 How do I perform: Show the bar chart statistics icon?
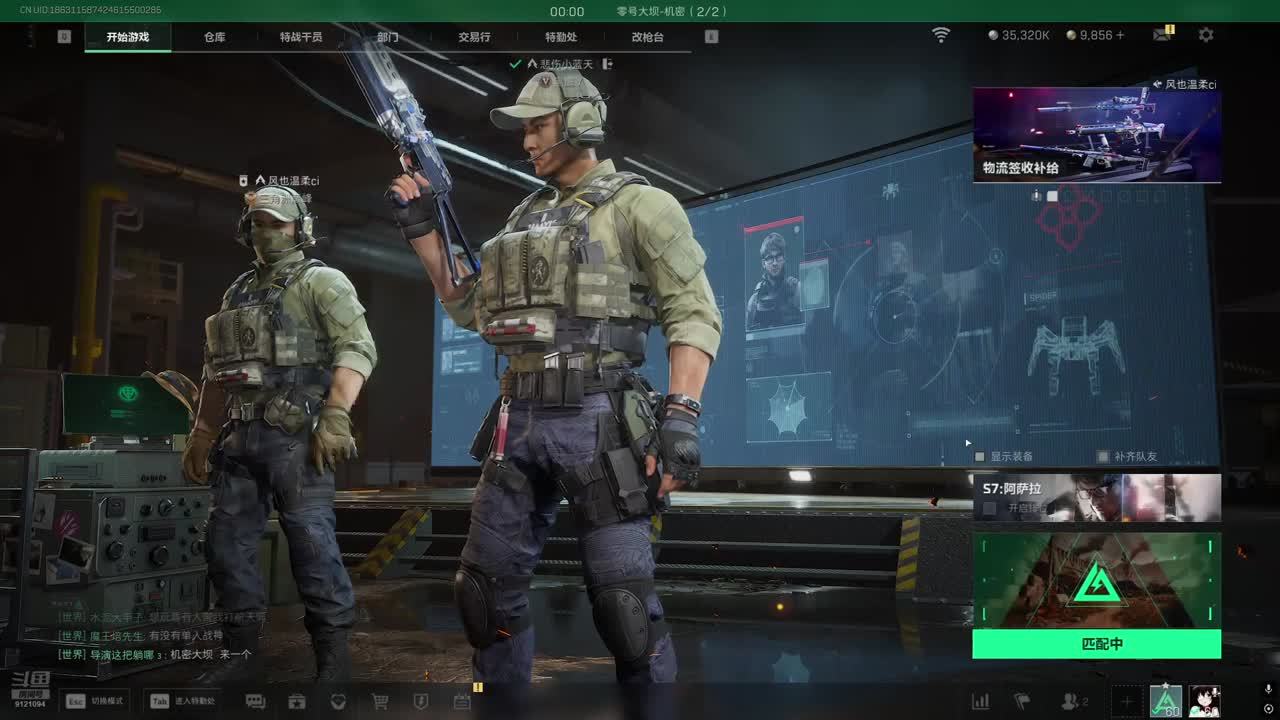pos(981,701)
